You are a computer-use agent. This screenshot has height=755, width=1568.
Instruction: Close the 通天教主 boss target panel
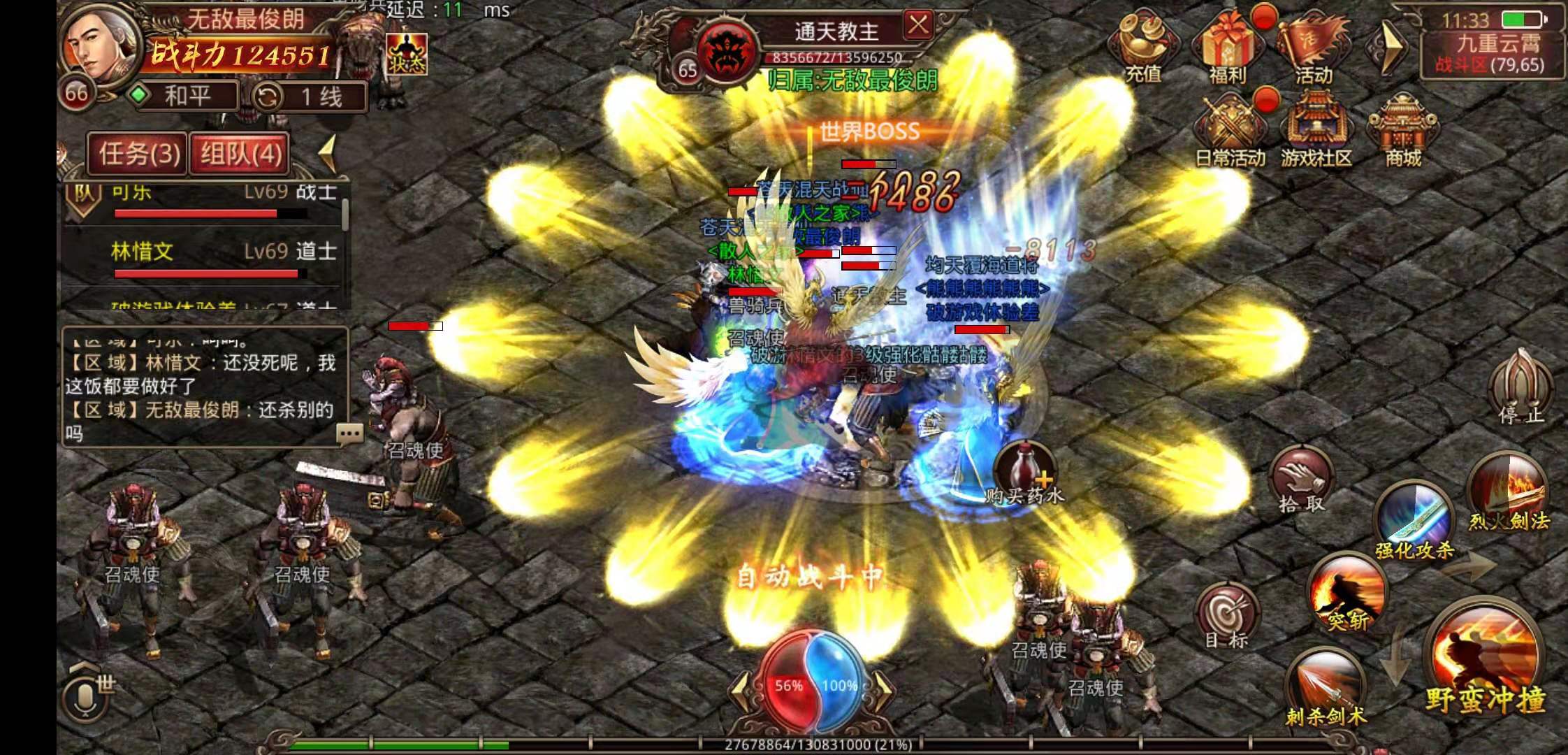click(x=918, y=26)
